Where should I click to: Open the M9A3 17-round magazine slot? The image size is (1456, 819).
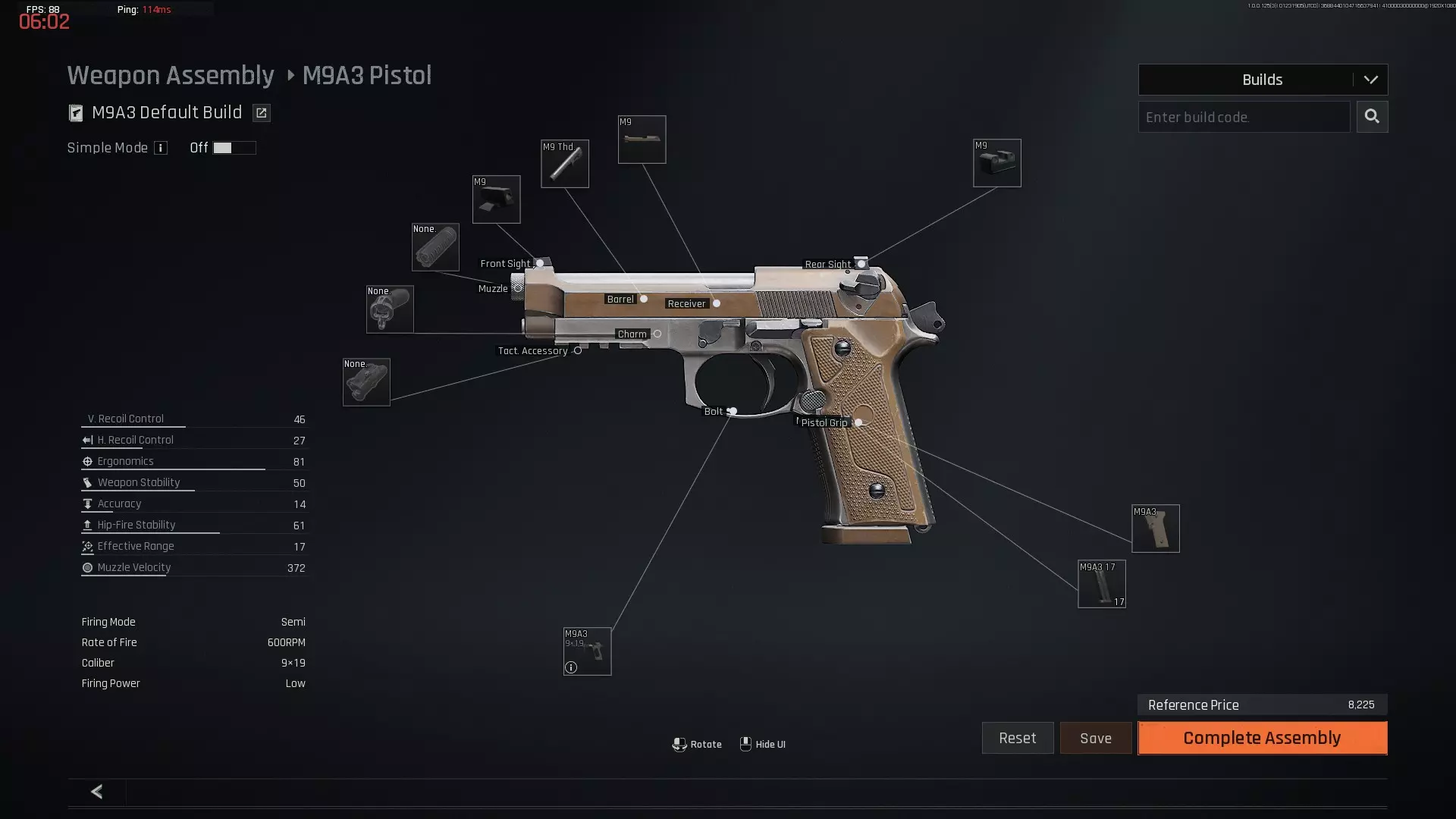[x=1101, y=584]
